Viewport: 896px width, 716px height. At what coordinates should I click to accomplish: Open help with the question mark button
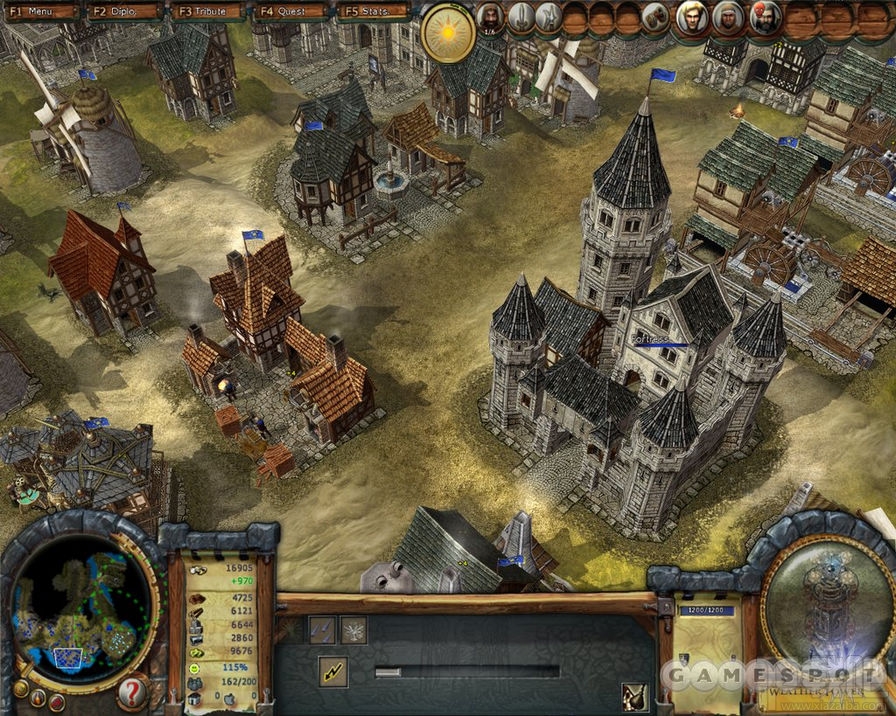coord(133,692)
